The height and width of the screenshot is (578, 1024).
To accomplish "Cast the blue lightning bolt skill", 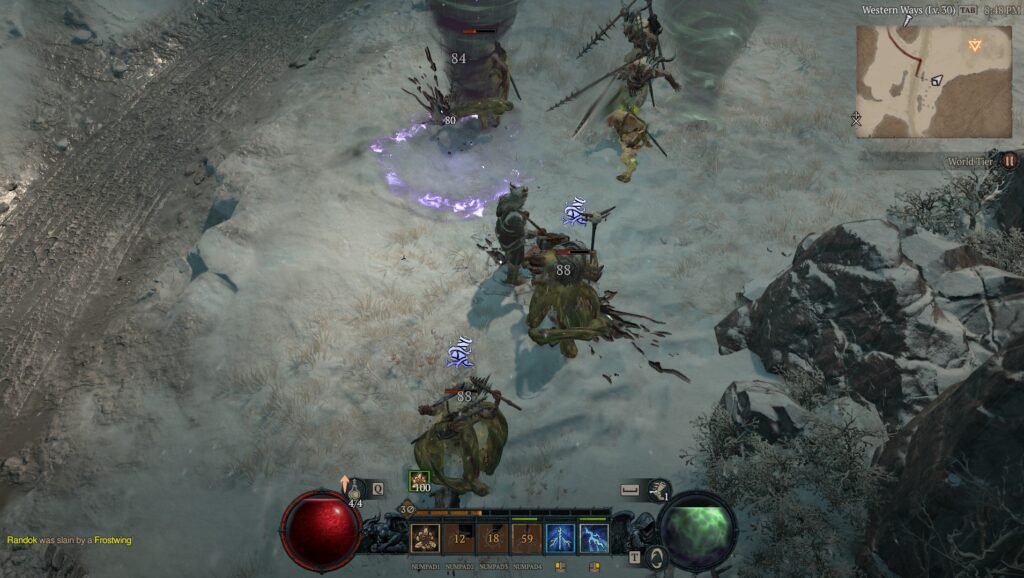I will point(594,539).
